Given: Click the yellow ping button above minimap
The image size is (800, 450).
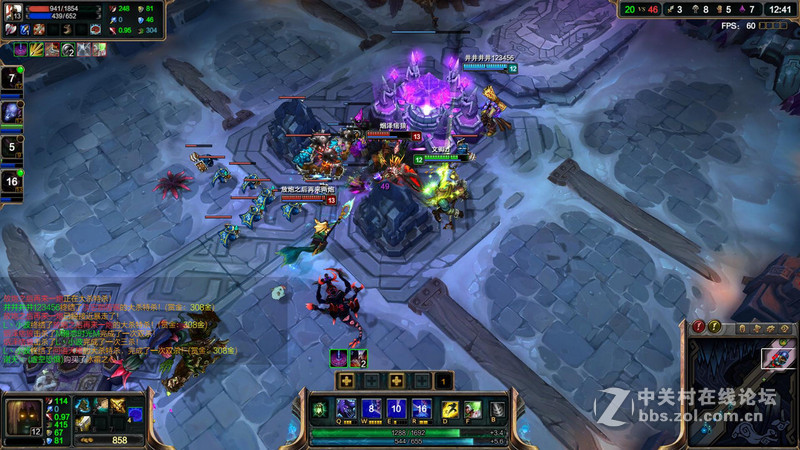Looking at the screenshot, I should (714, 327).
